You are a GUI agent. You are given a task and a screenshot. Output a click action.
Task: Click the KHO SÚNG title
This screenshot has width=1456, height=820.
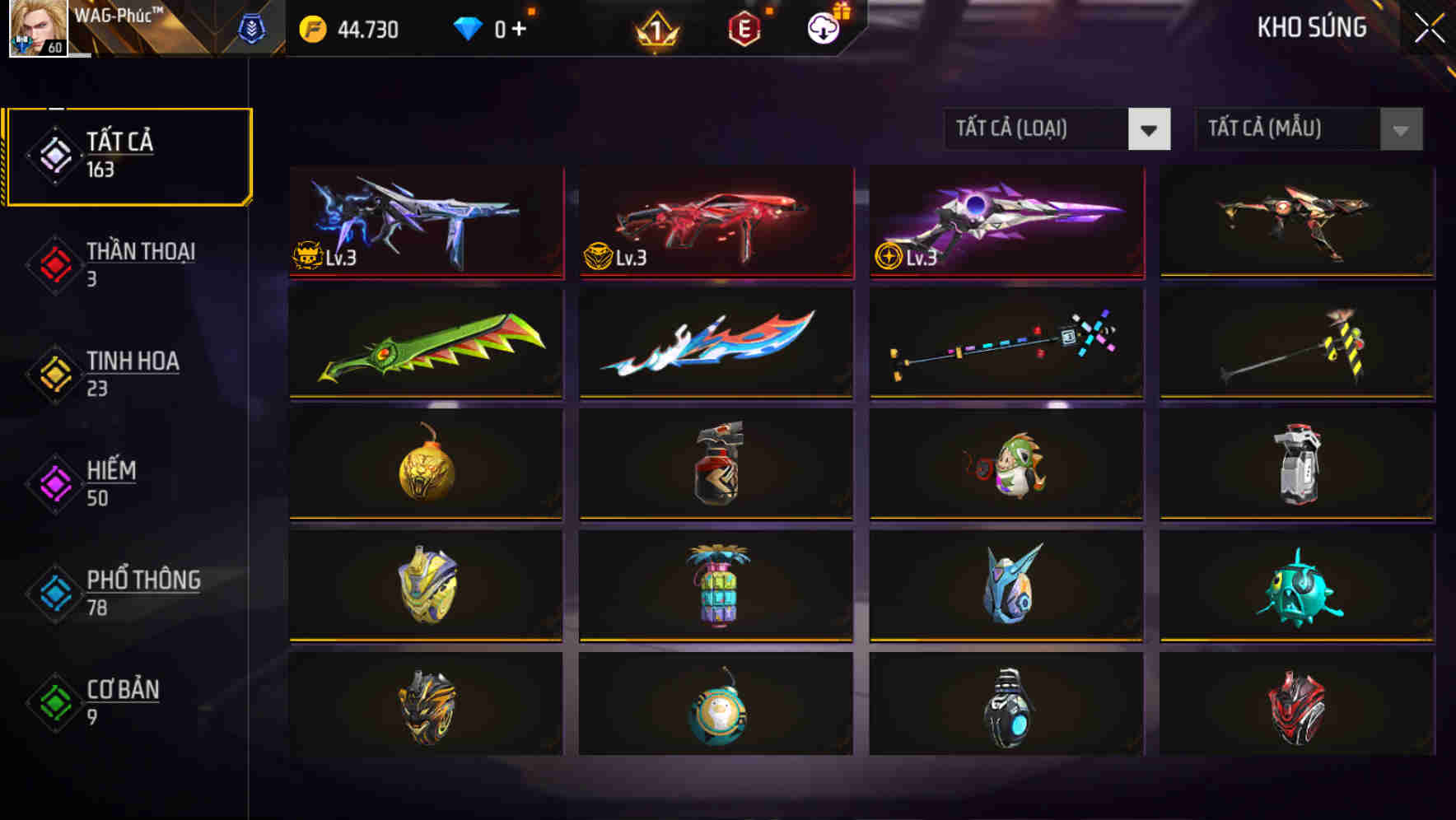[1311, 27]
